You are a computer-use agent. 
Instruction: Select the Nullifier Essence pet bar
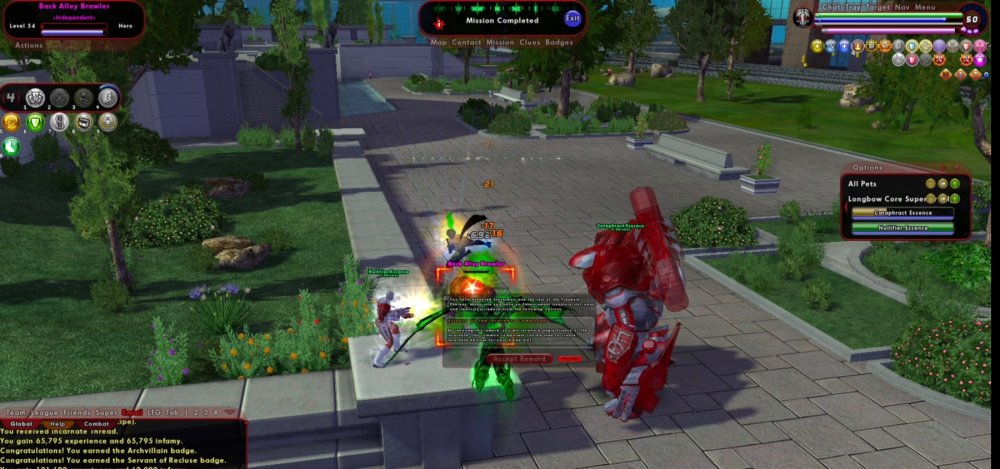tap(902, 227)
